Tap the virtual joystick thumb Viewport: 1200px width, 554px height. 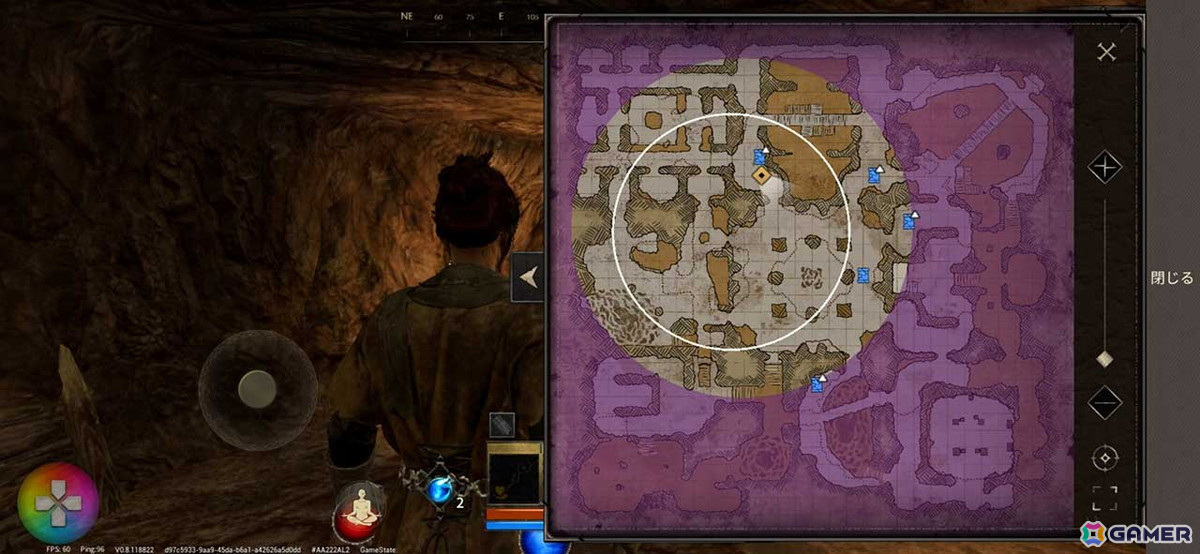point(257,390)
